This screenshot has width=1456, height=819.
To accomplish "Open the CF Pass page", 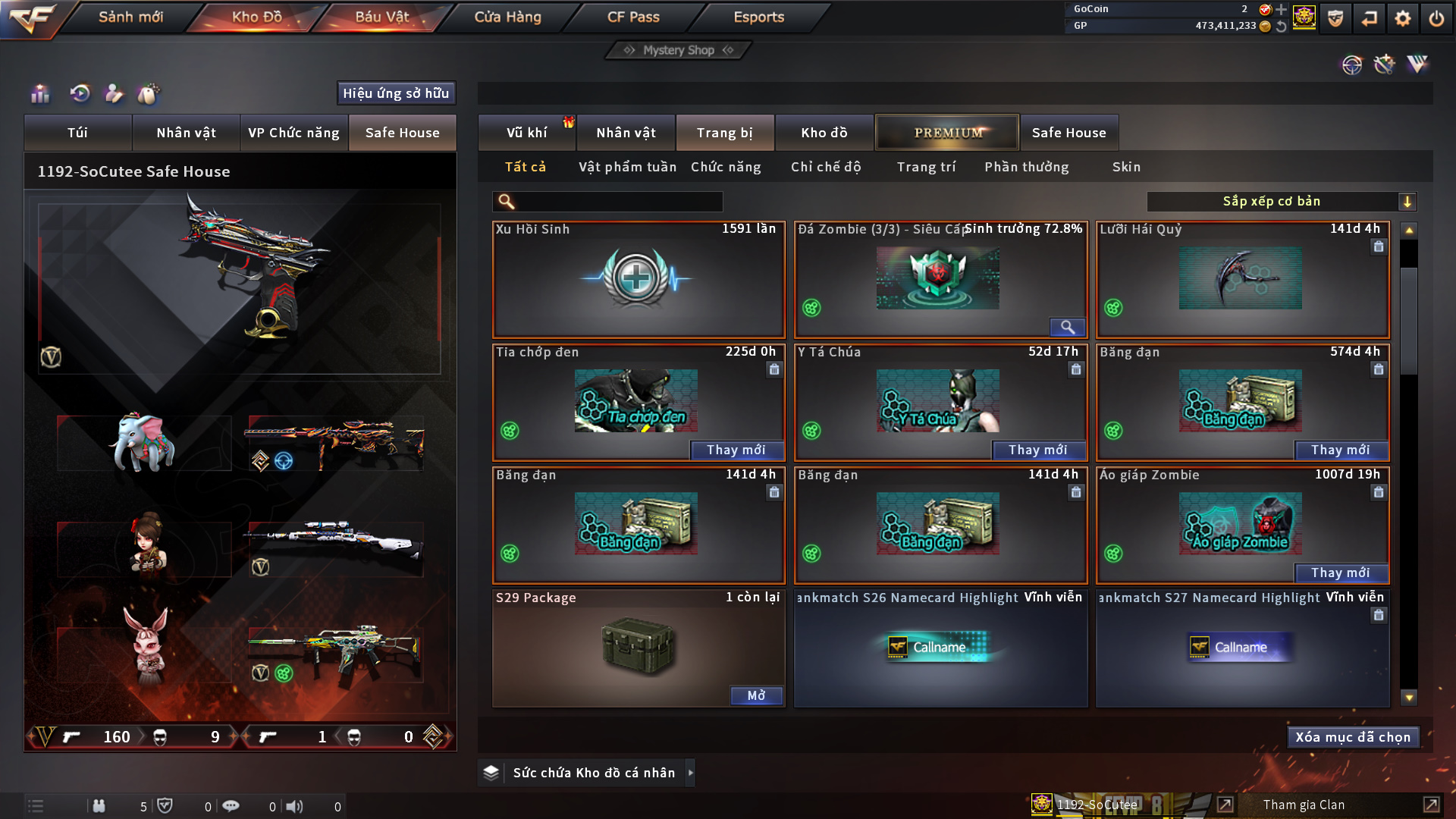I will (x=633, y=17).
